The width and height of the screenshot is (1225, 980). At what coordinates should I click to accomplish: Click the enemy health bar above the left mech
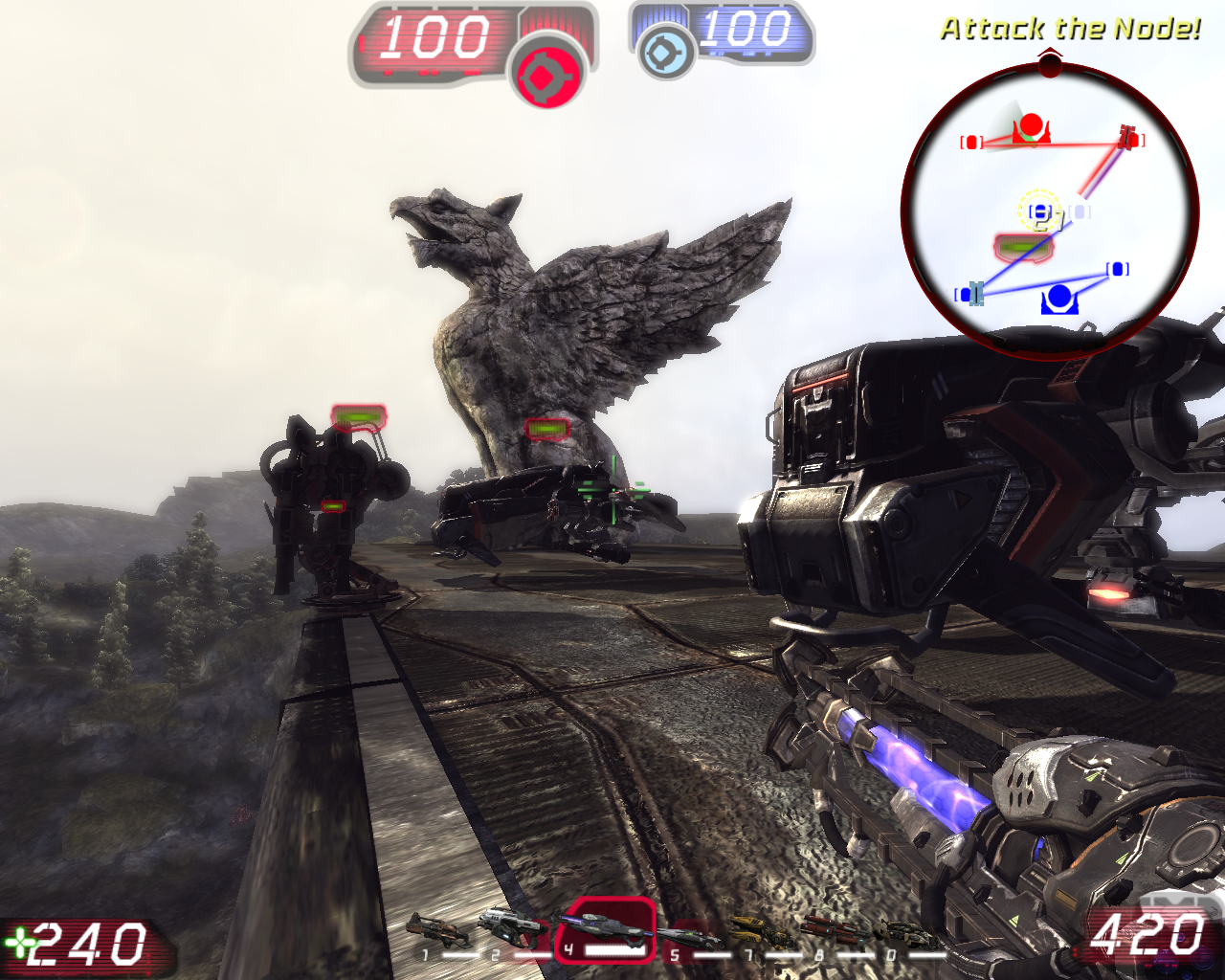[357, 417]
